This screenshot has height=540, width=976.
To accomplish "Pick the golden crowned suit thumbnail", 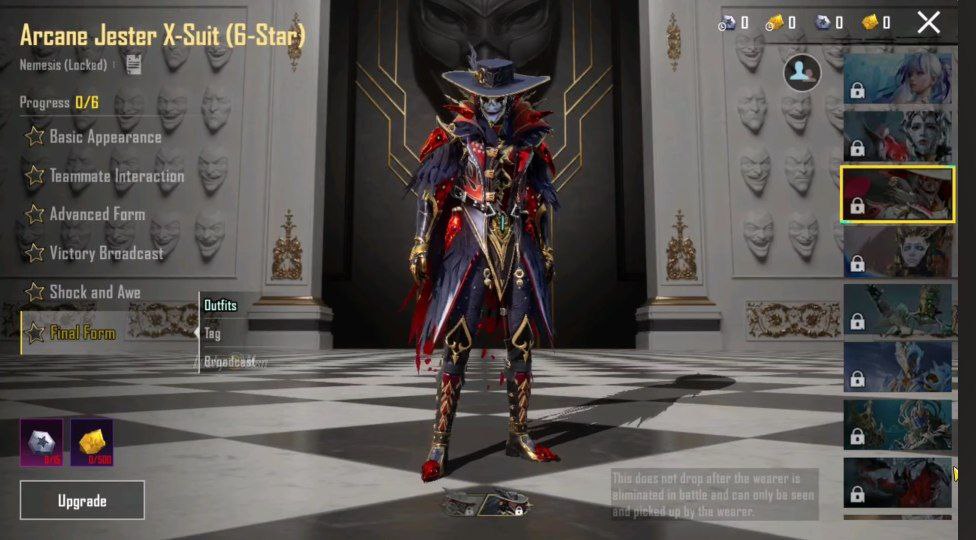I will 897,250.
